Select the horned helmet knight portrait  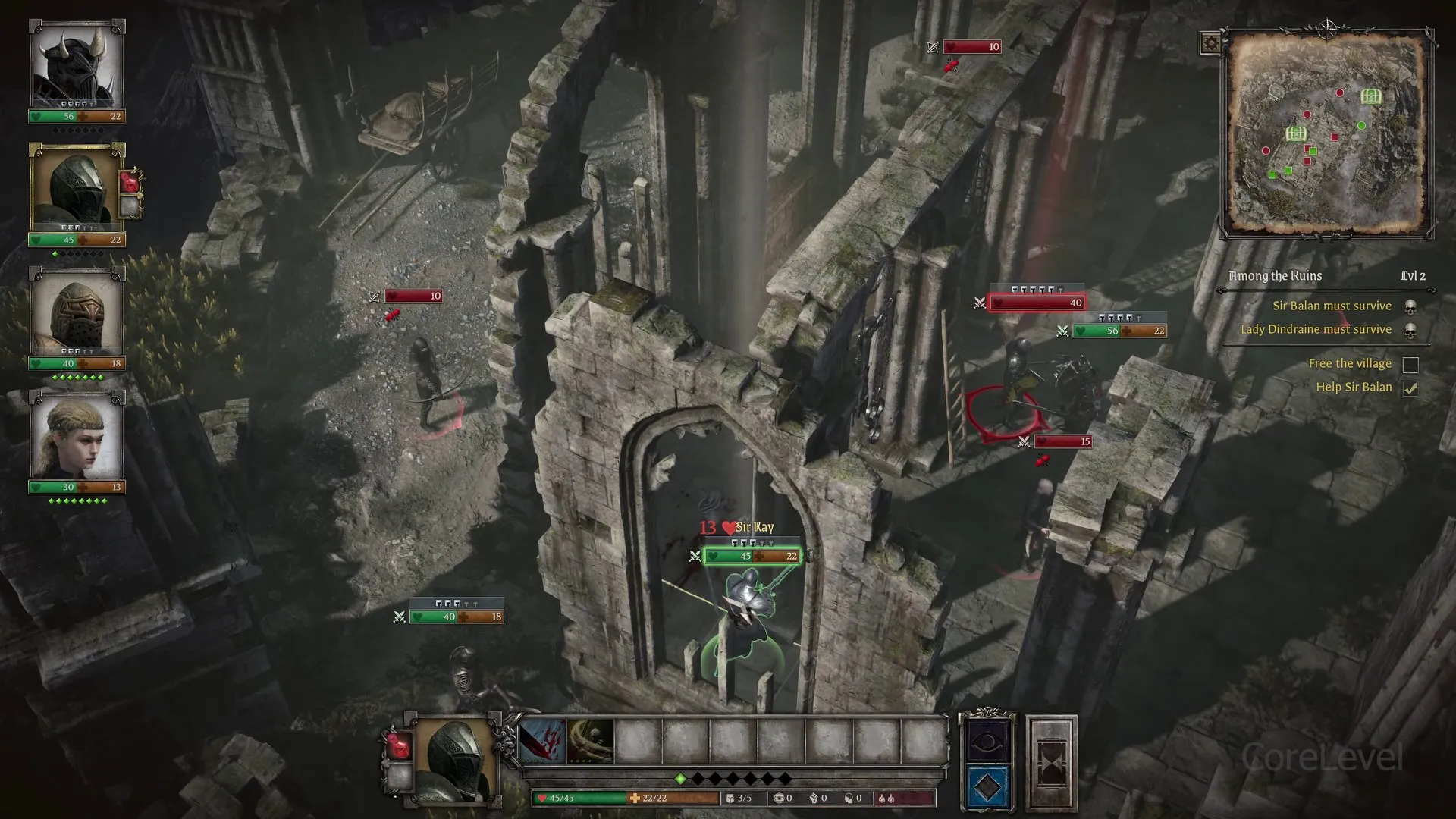tap(77, 67)
